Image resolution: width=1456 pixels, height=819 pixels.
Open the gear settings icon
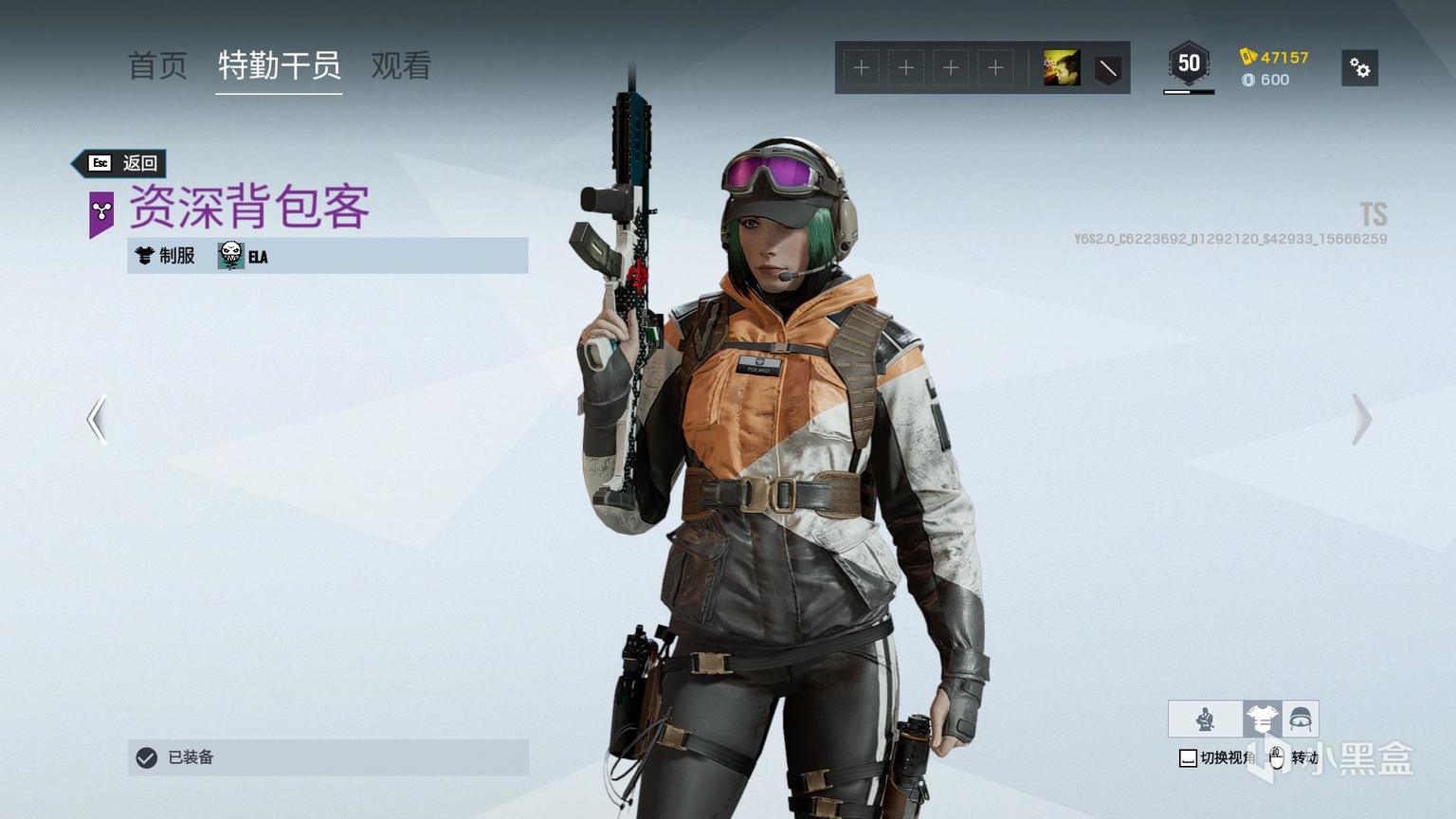(x=1359, y=68)
